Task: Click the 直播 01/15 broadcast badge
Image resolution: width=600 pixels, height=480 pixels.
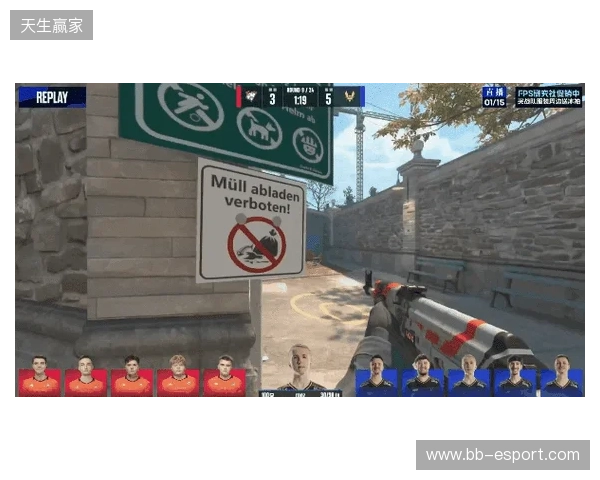Action: [x=494, y=96]
